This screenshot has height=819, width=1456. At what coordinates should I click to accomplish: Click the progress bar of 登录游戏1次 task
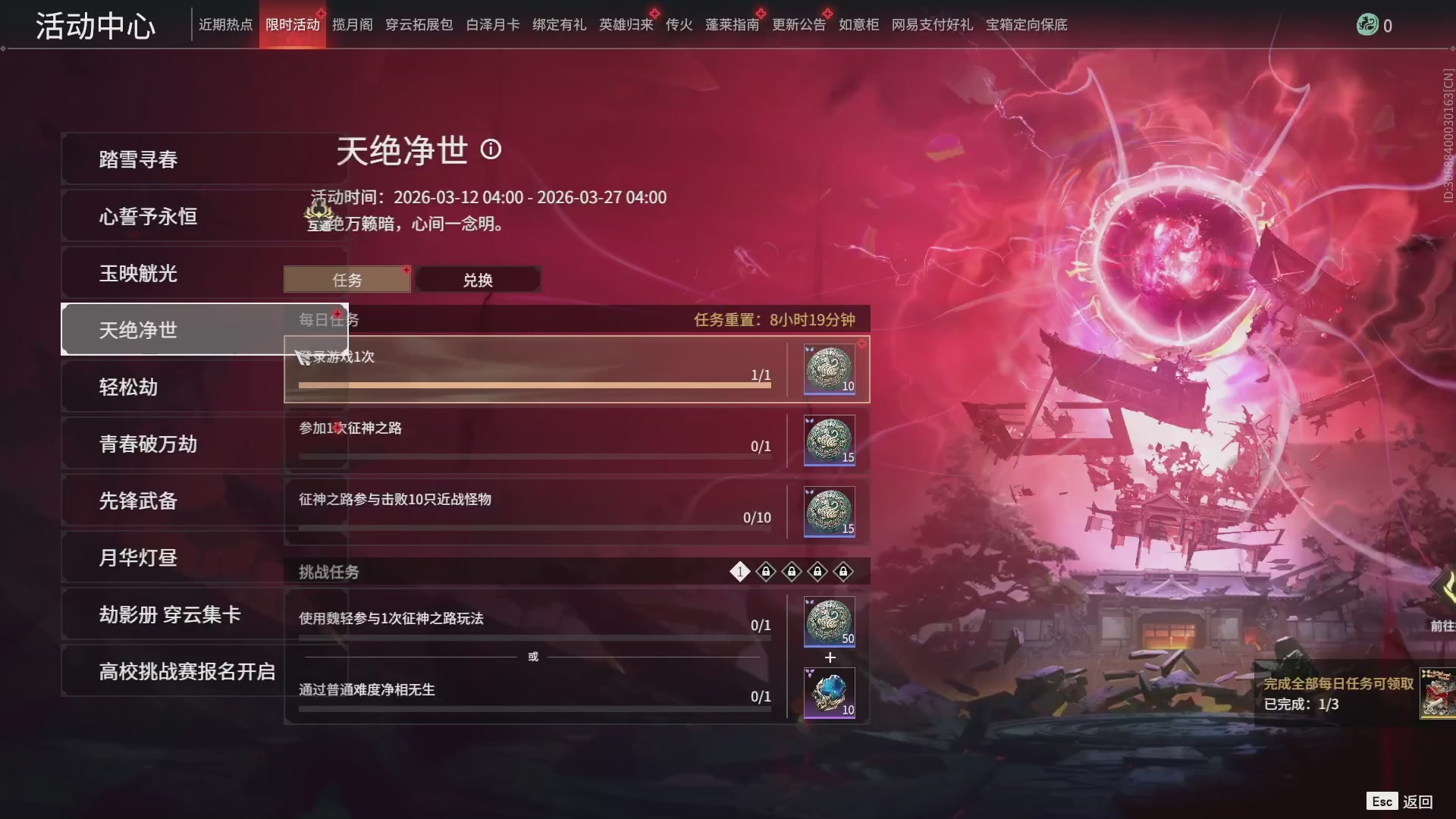click(531, 384)
